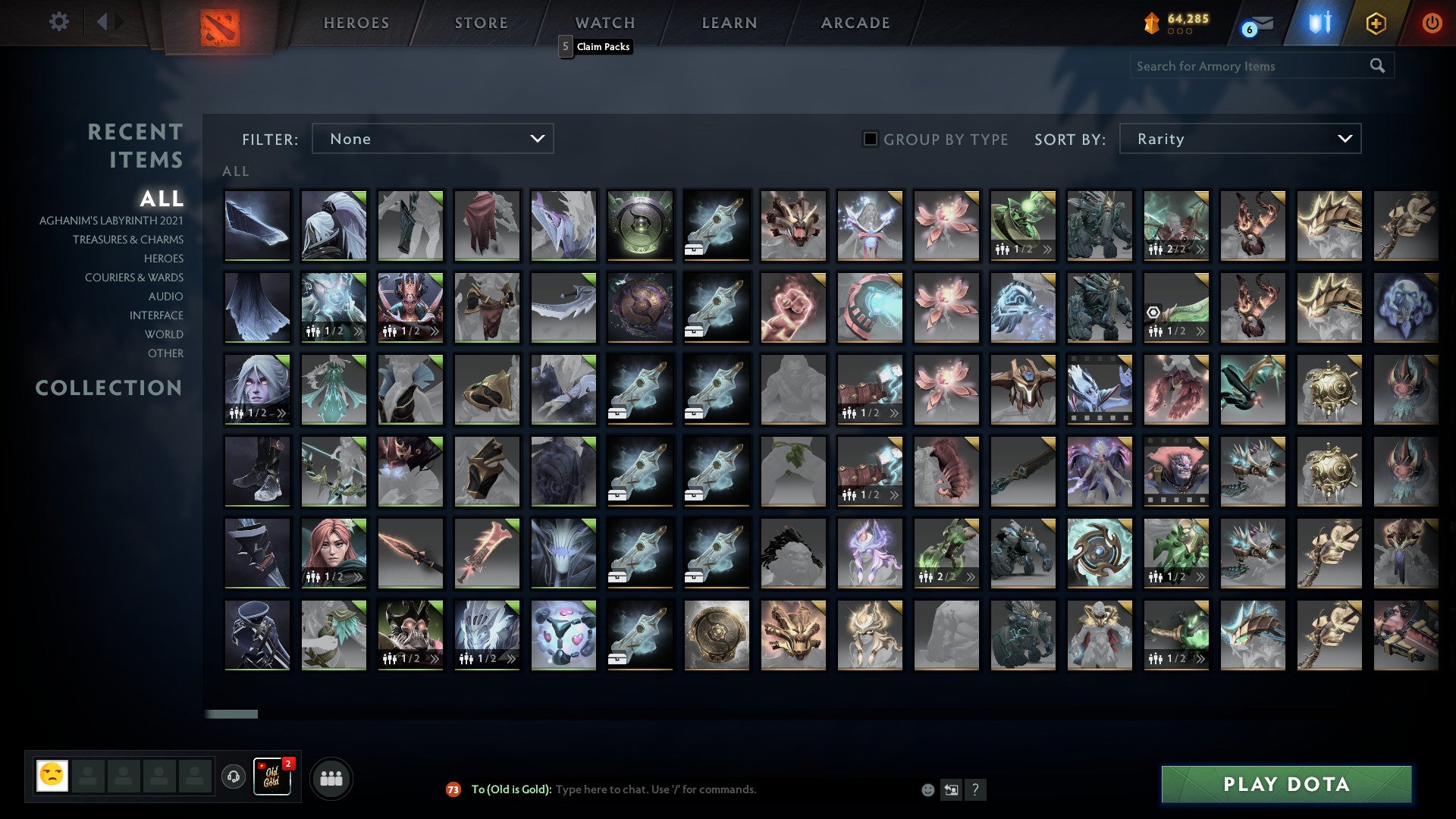The height and width of the screenshot is (819, 1456).
Task: Click the Claim Packs notification badge
Action: (564, 46)
